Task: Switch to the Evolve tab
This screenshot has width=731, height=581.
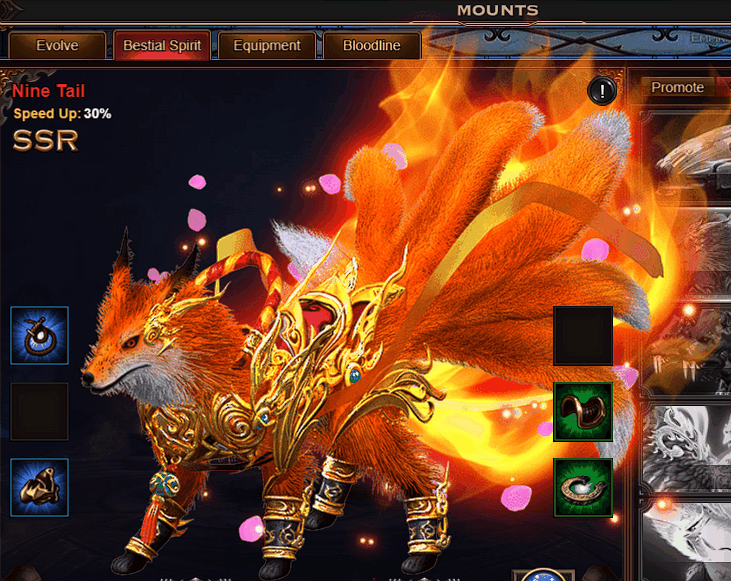Action: 57,46
